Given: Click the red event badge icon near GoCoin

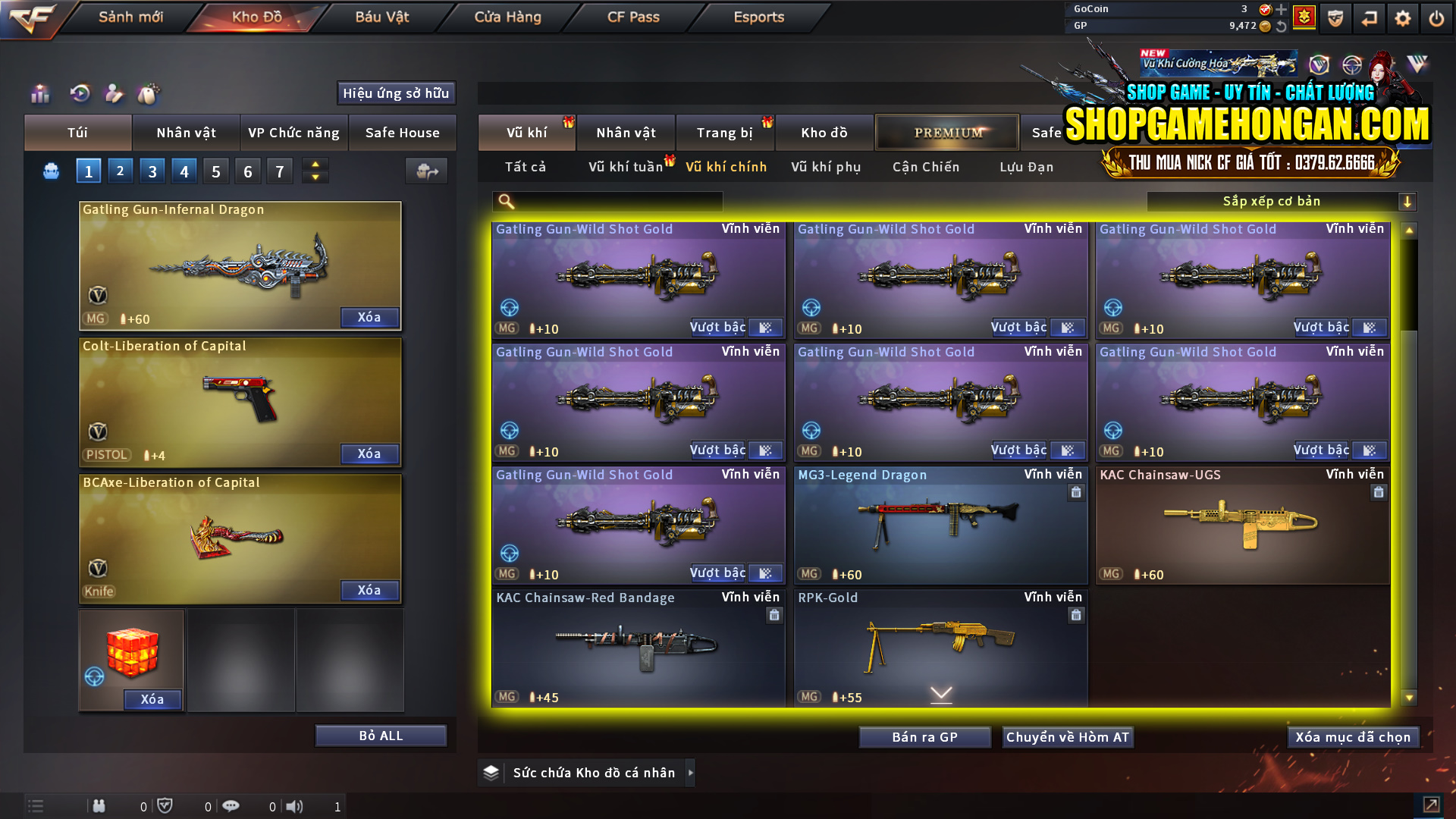Looking at the screenshot, I should [1305, 17].
